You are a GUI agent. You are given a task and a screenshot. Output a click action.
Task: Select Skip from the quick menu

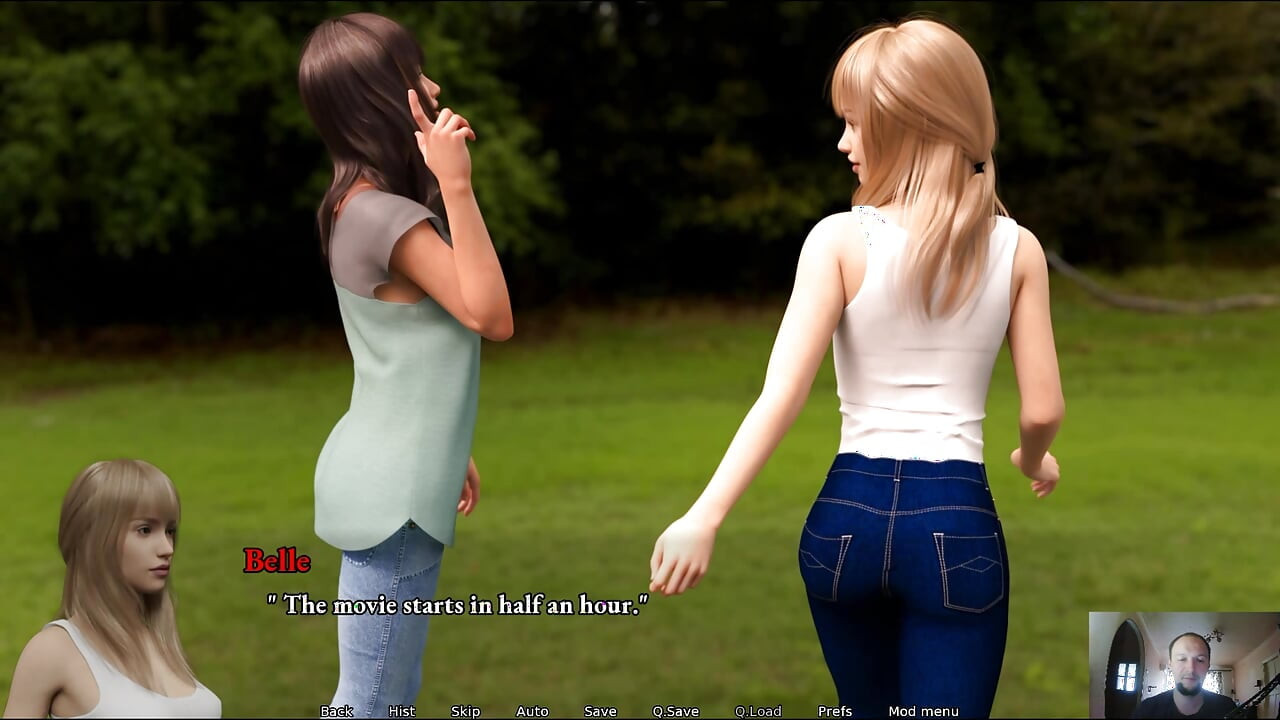pos(465,711)
